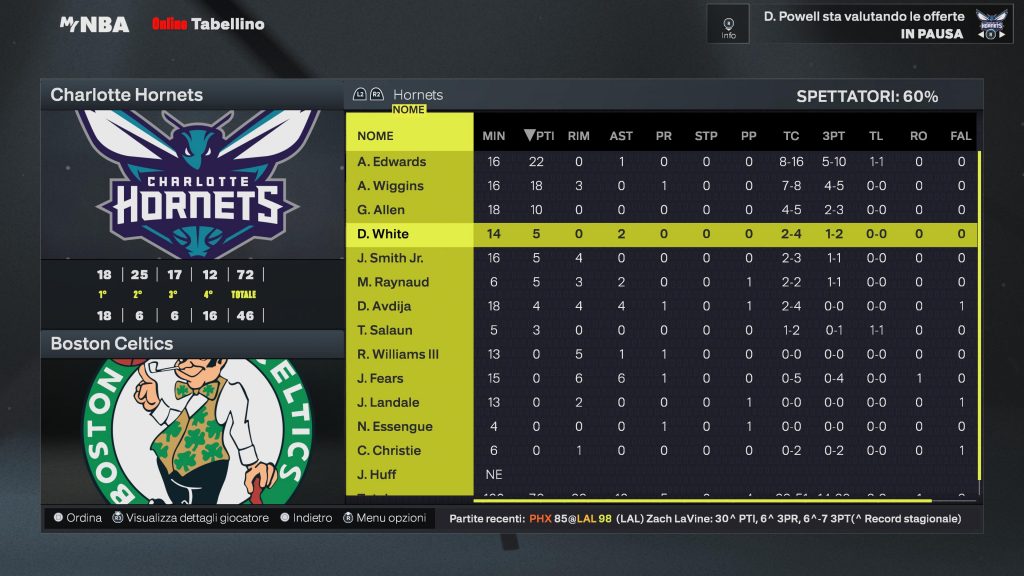
Task: Select J. Smith Jr. row
Action: (391, 258)
